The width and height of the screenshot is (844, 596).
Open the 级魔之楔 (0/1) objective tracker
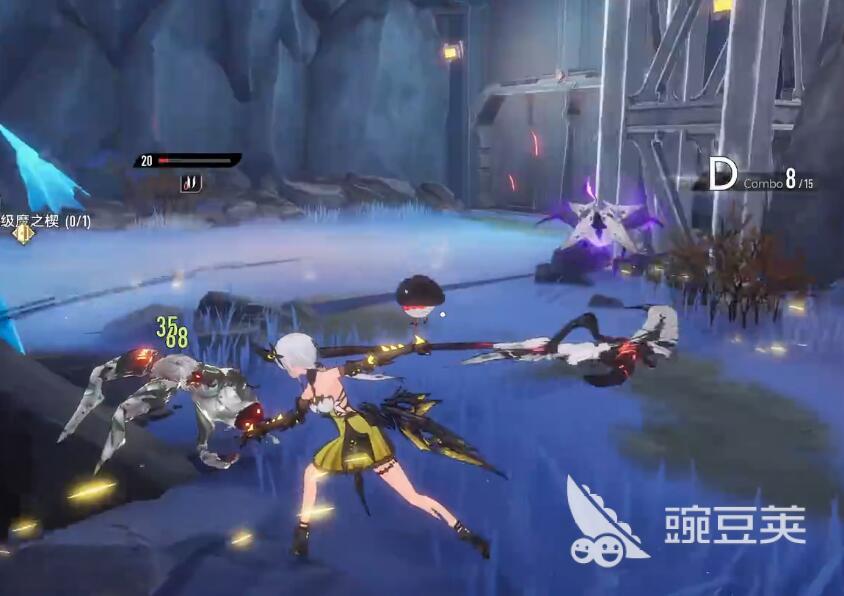[46, 221]
